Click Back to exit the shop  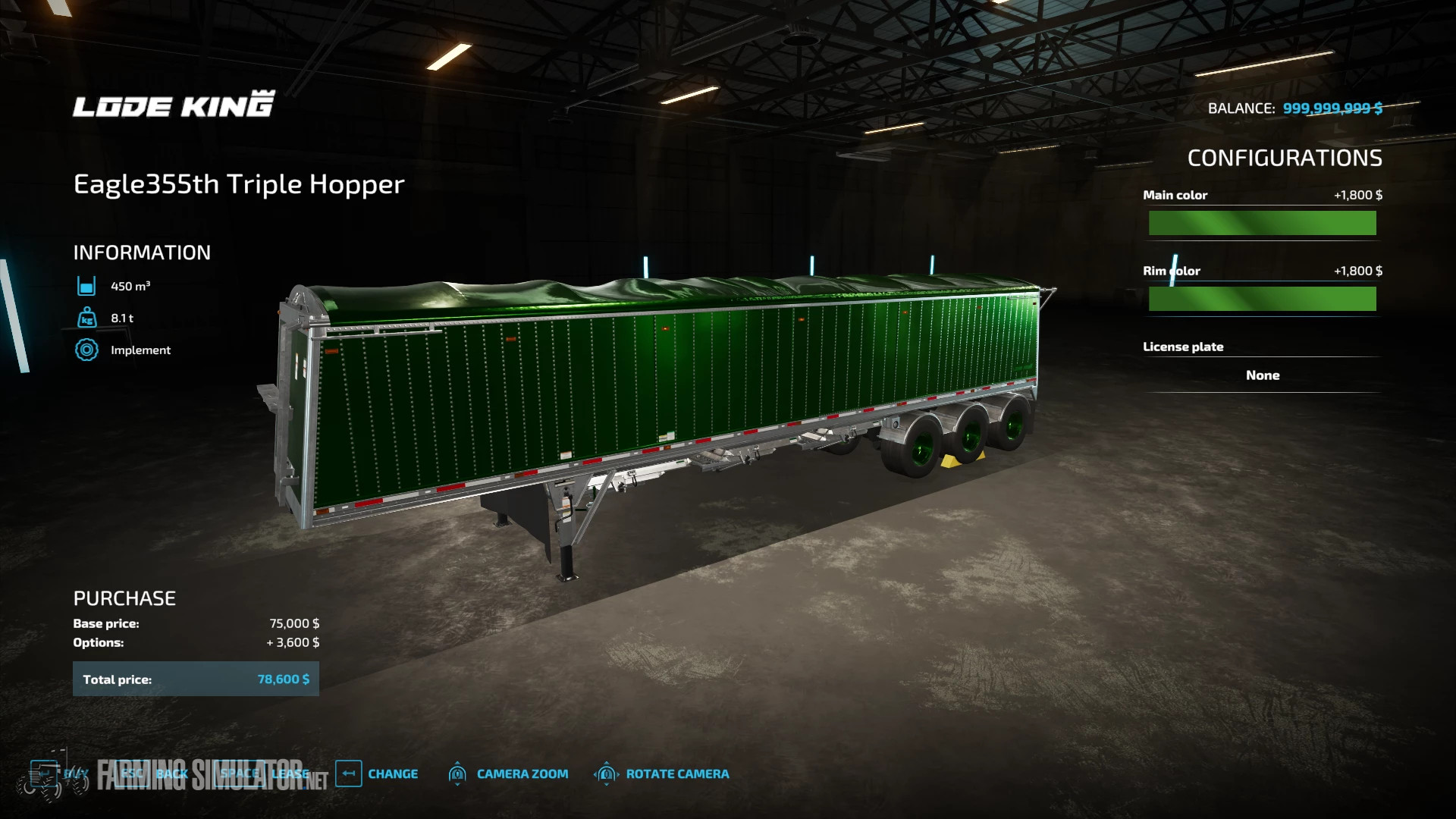point(170,773)
